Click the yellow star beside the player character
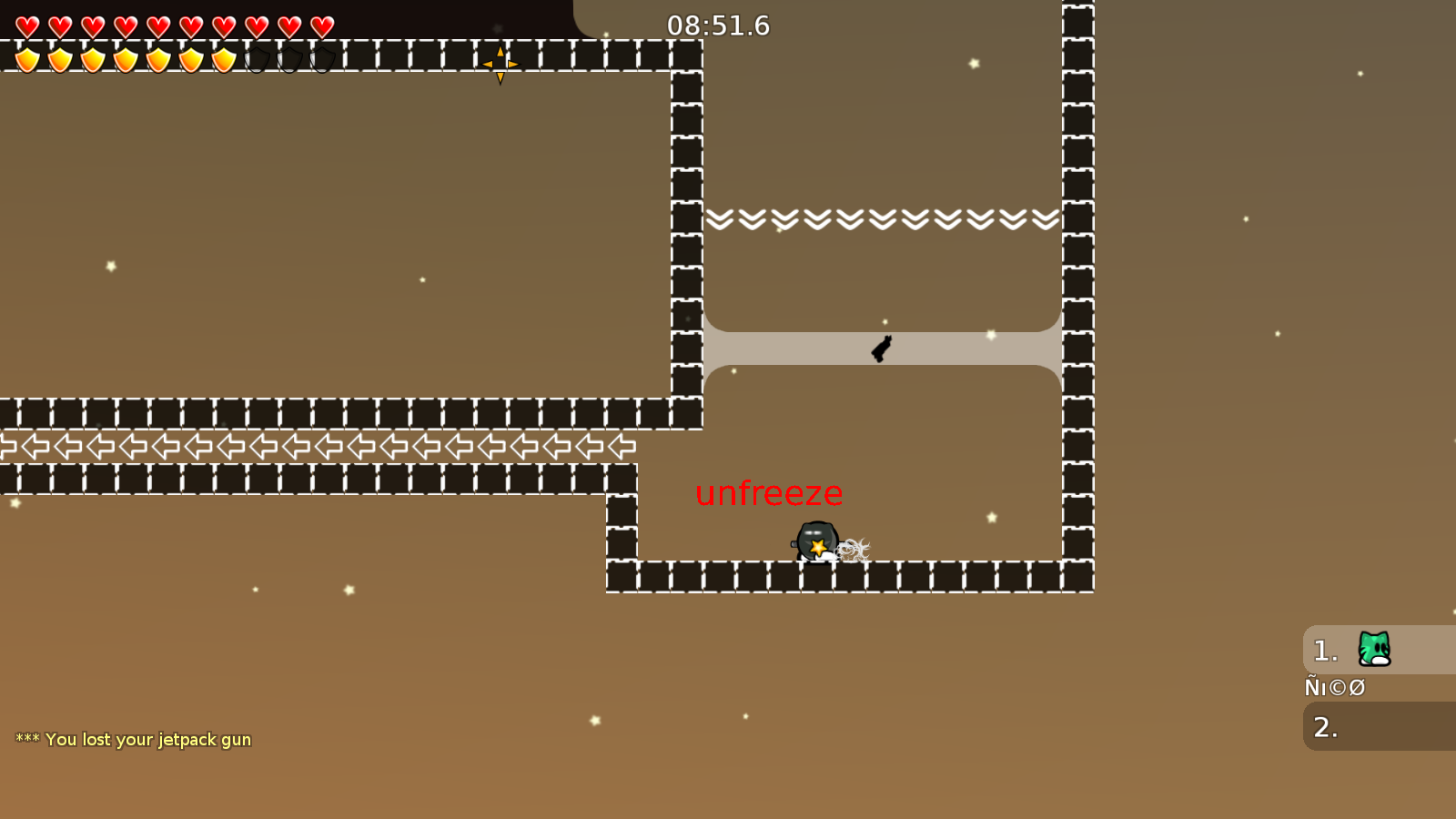 [x=818, y=546]
